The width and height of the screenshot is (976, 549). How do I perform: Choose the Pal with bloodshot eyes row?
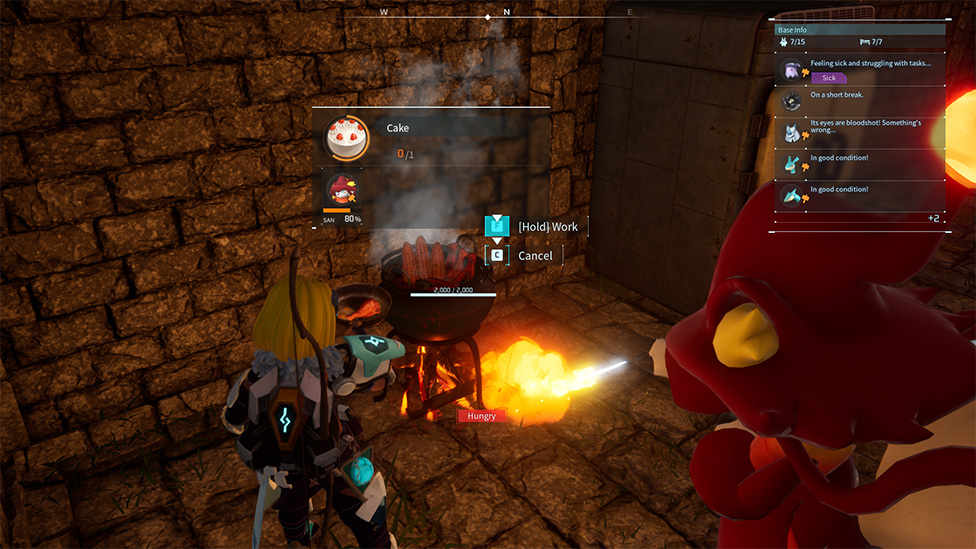tap(860, 131)
